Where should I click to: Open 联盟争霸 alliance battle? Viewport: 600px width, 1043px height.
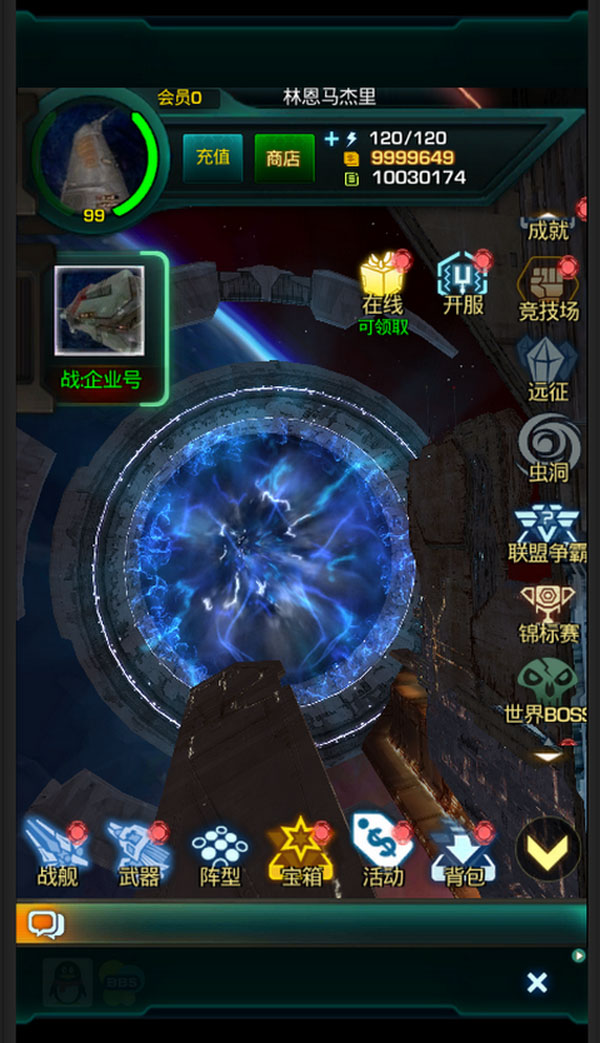[x=547, y=530]
